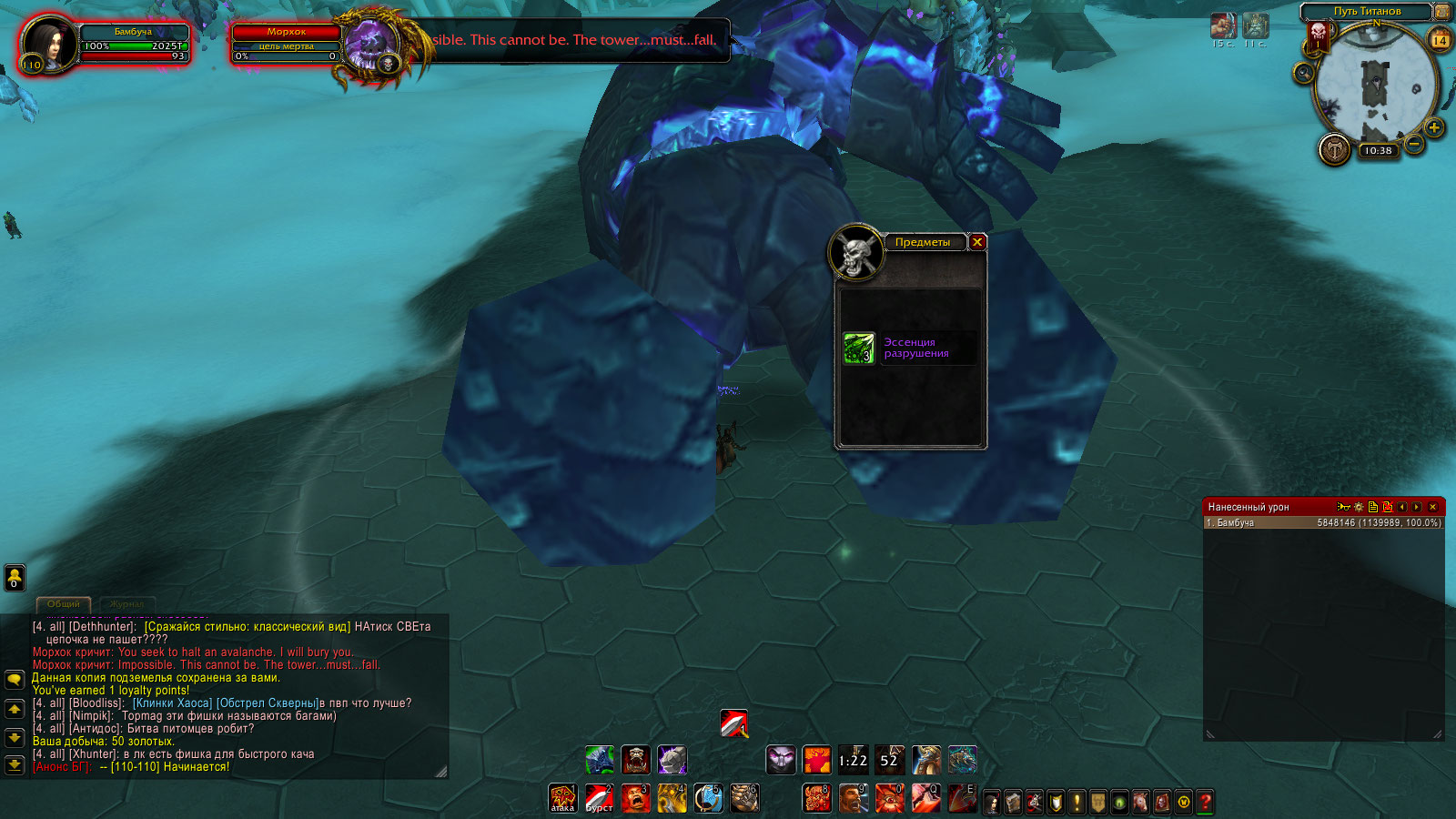
Task: Switch to the Журнал chat tab
Action: coord(126,604)
